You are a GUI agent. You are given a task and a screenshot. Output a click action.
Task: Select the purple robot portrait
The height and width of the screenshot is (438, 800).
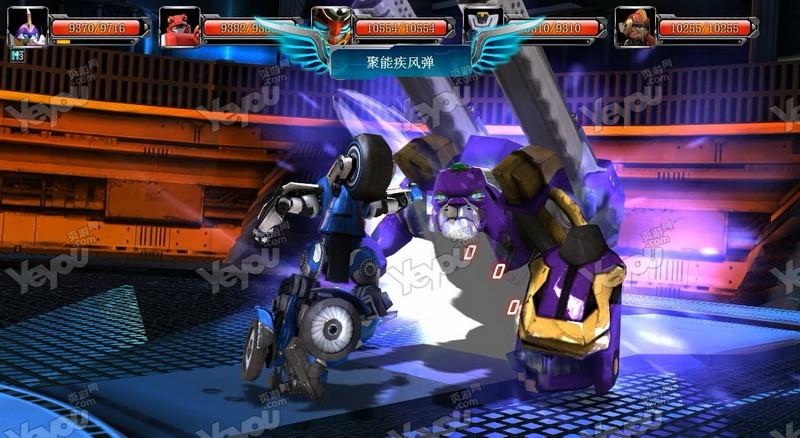[27, 27]
